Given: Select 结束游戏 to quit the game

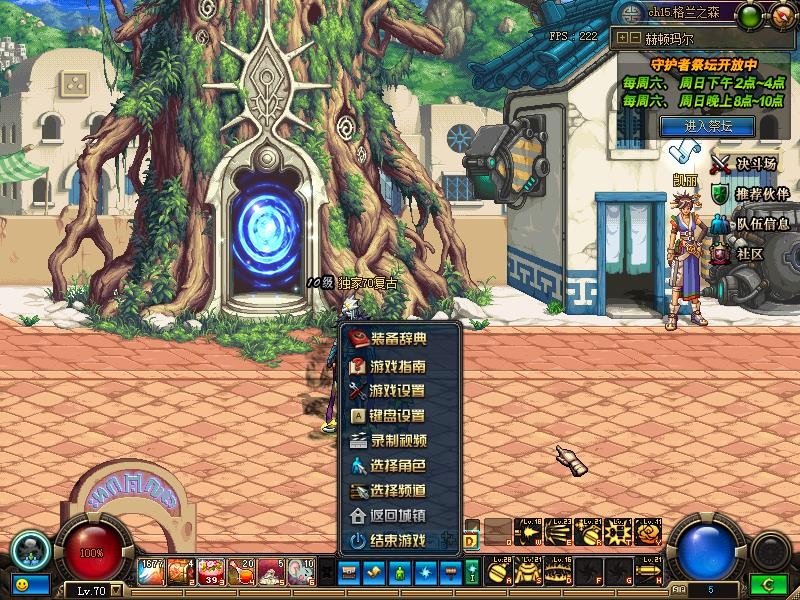Looking at the screenshot, I should point(398,541).
